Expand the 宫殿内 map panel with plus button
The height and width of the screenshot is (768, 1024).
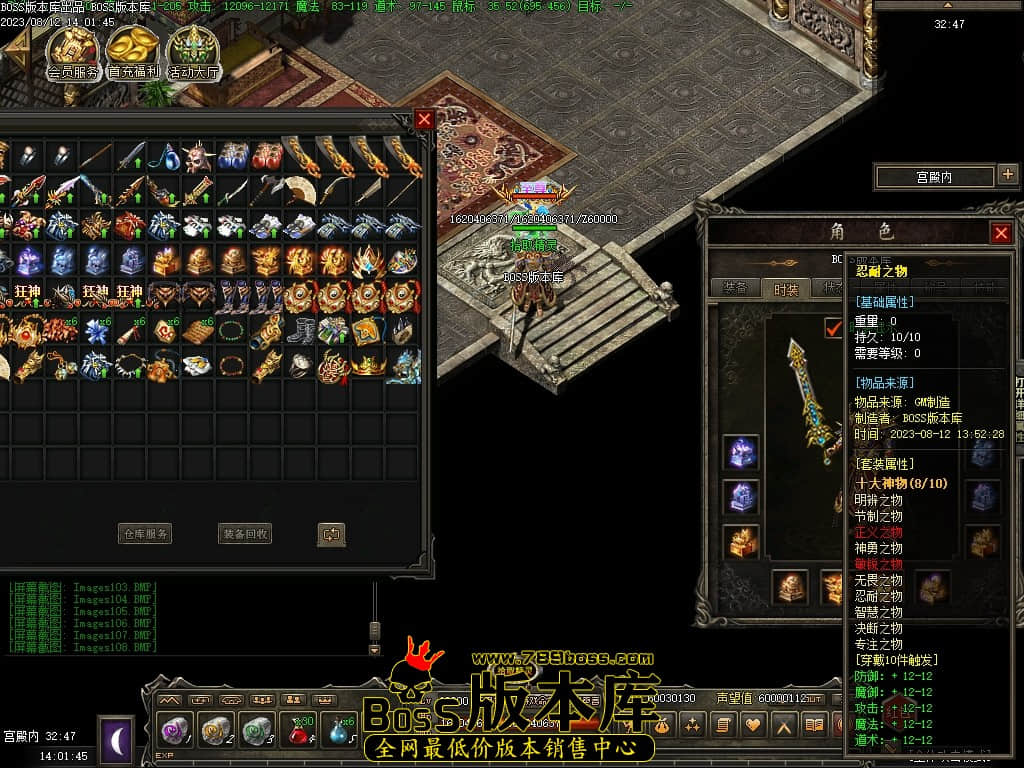(1007, 176)
